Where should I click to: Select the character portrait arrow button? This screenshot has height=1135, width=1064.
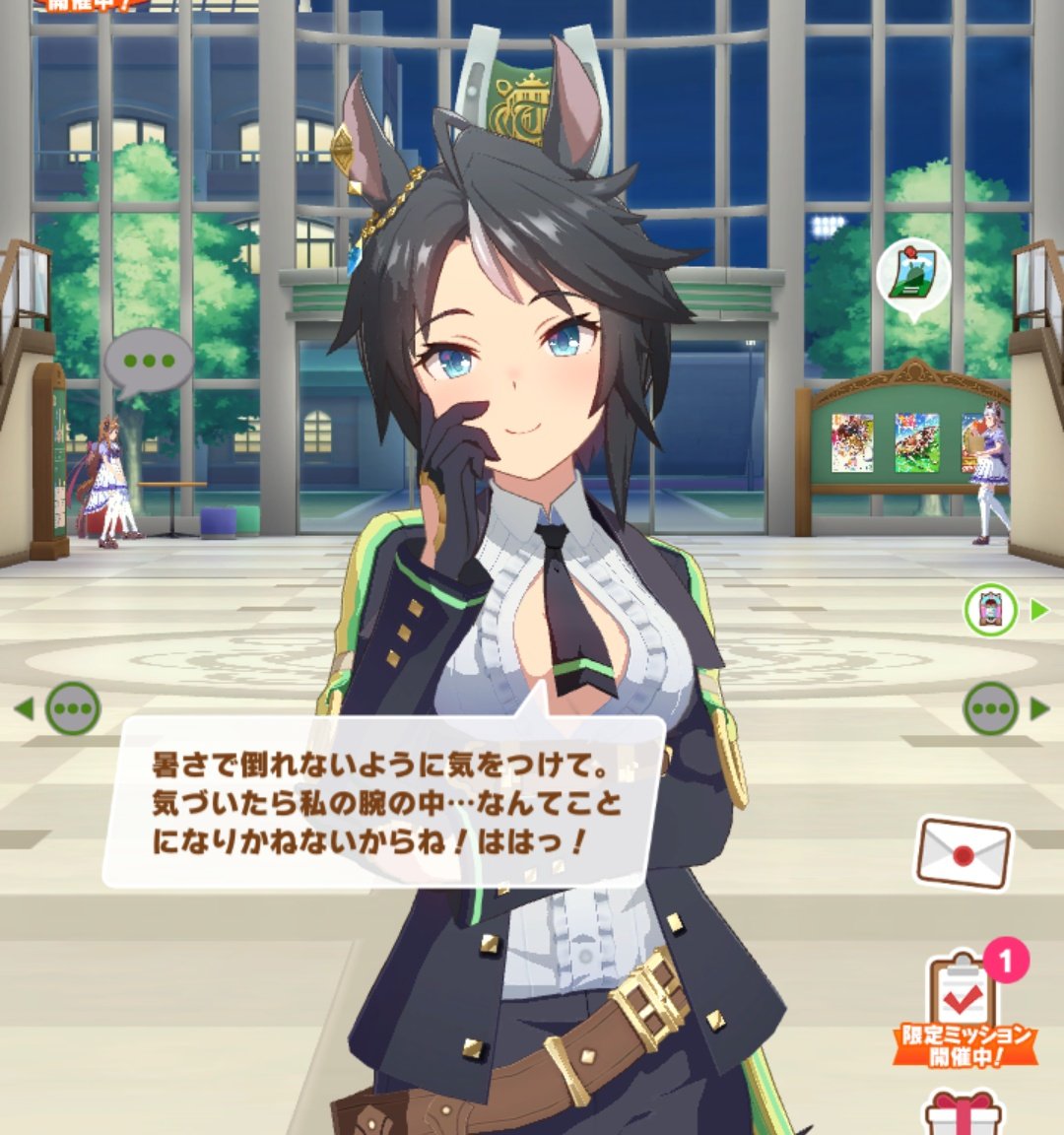point(991,610)
